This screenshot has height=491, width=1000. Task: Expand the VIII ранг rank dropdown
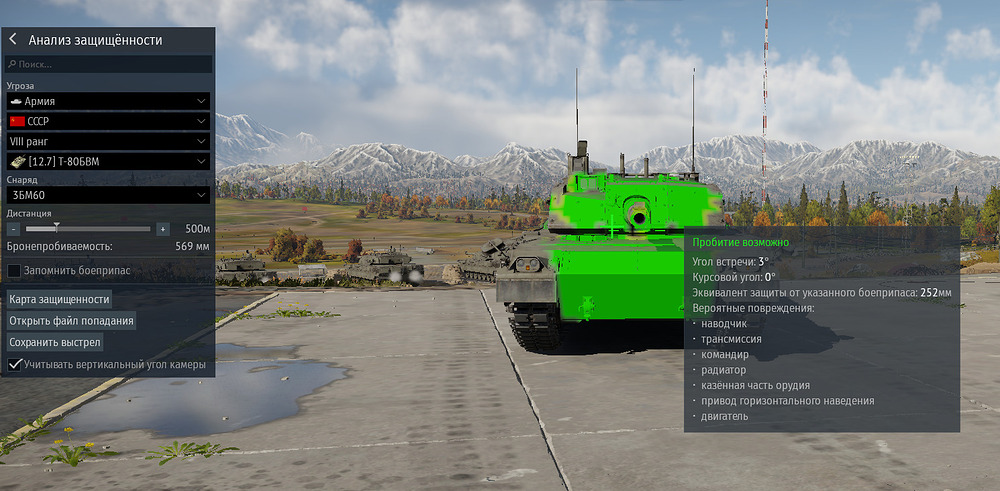(x=108, y=141)
